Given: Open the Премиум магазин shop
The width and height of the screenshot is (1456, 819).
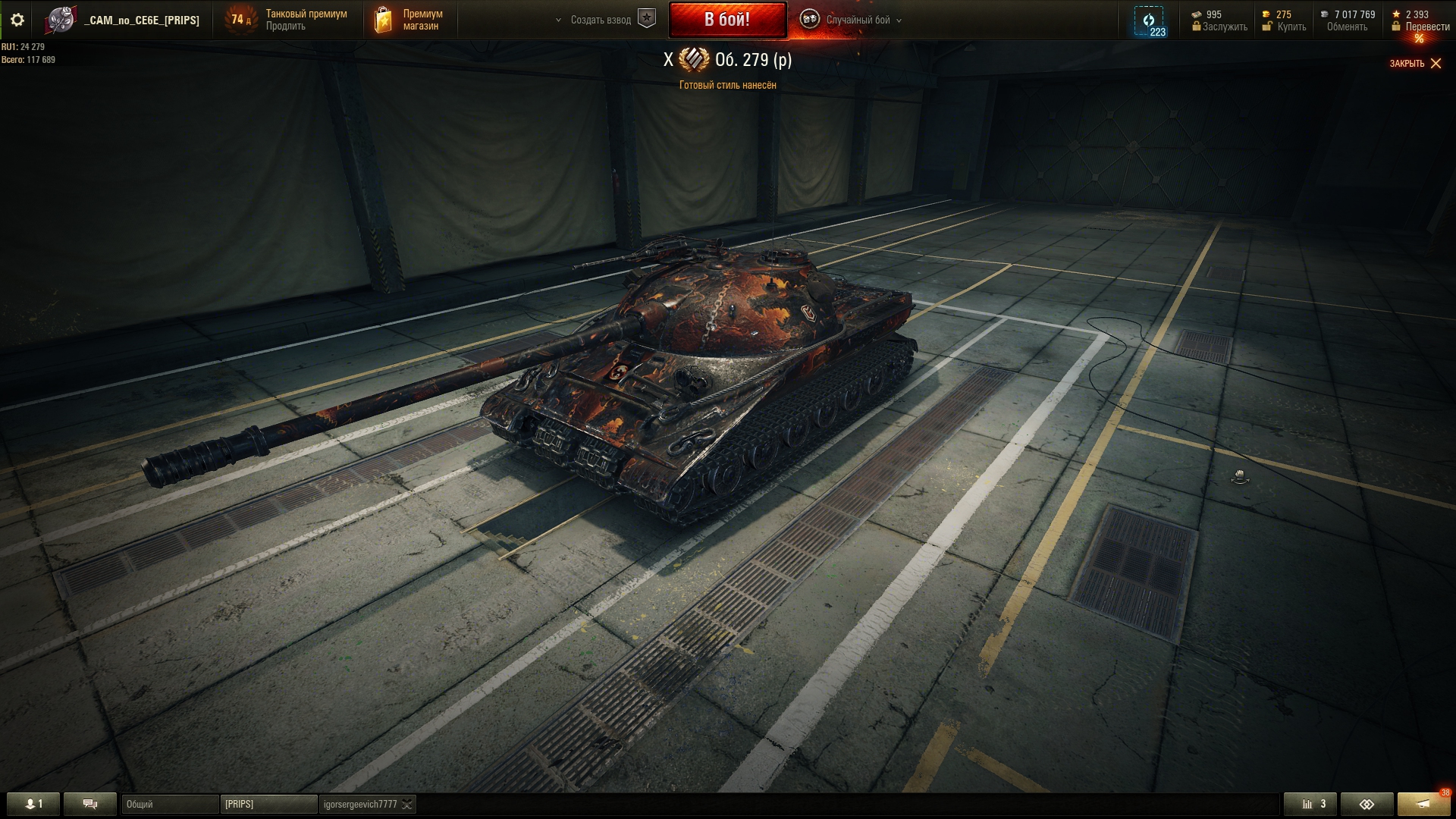Looking at the screenshot, I should point(409,20).
